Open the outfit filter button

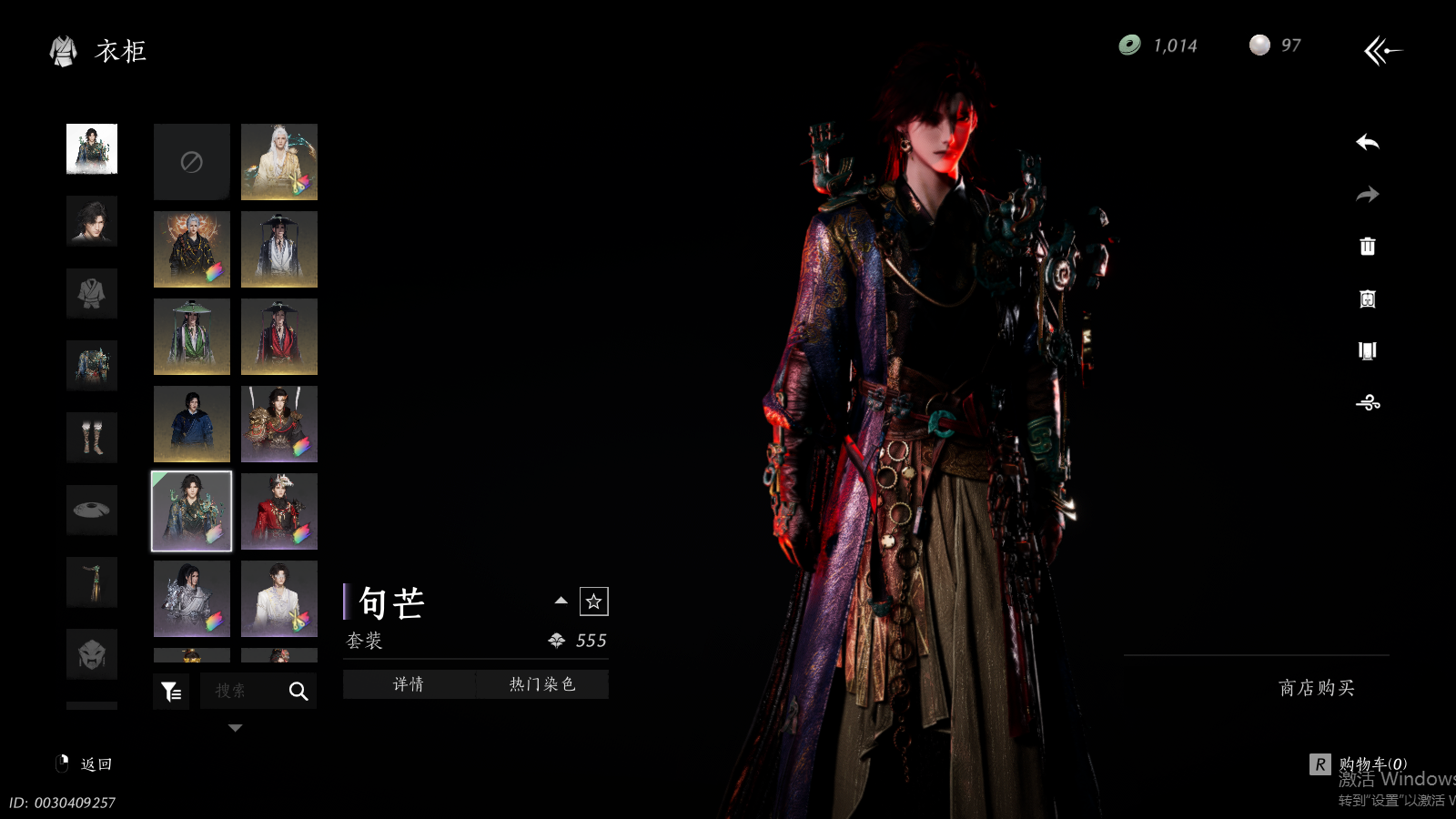(171, 692)
